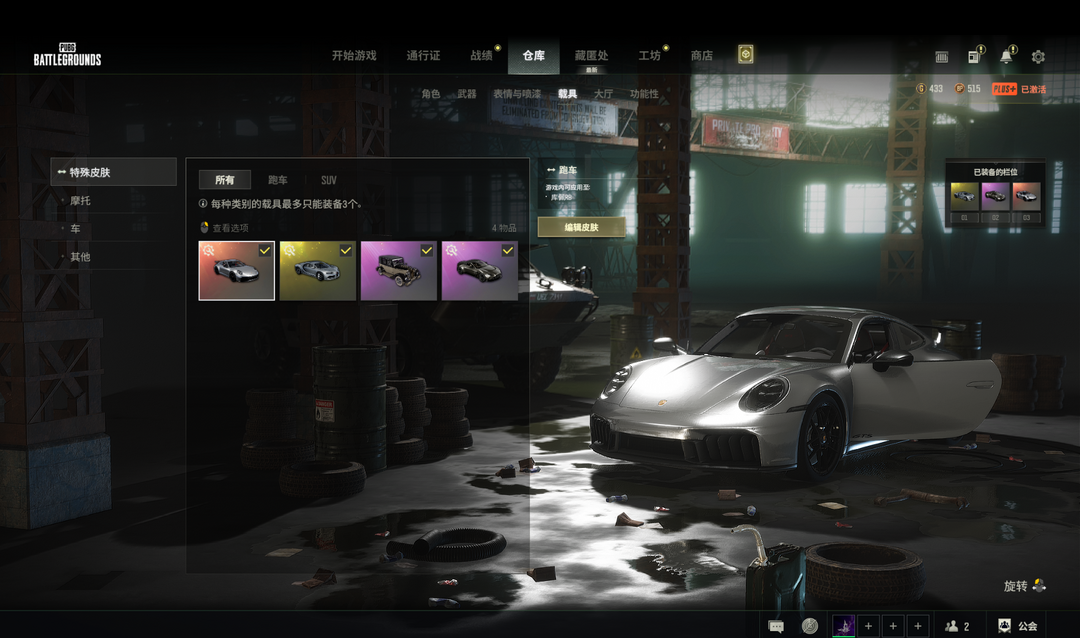This screenshot has width=1080, height=638.
Task: Open the 开始游戏 top menu tab
Action: coord(354,56)
